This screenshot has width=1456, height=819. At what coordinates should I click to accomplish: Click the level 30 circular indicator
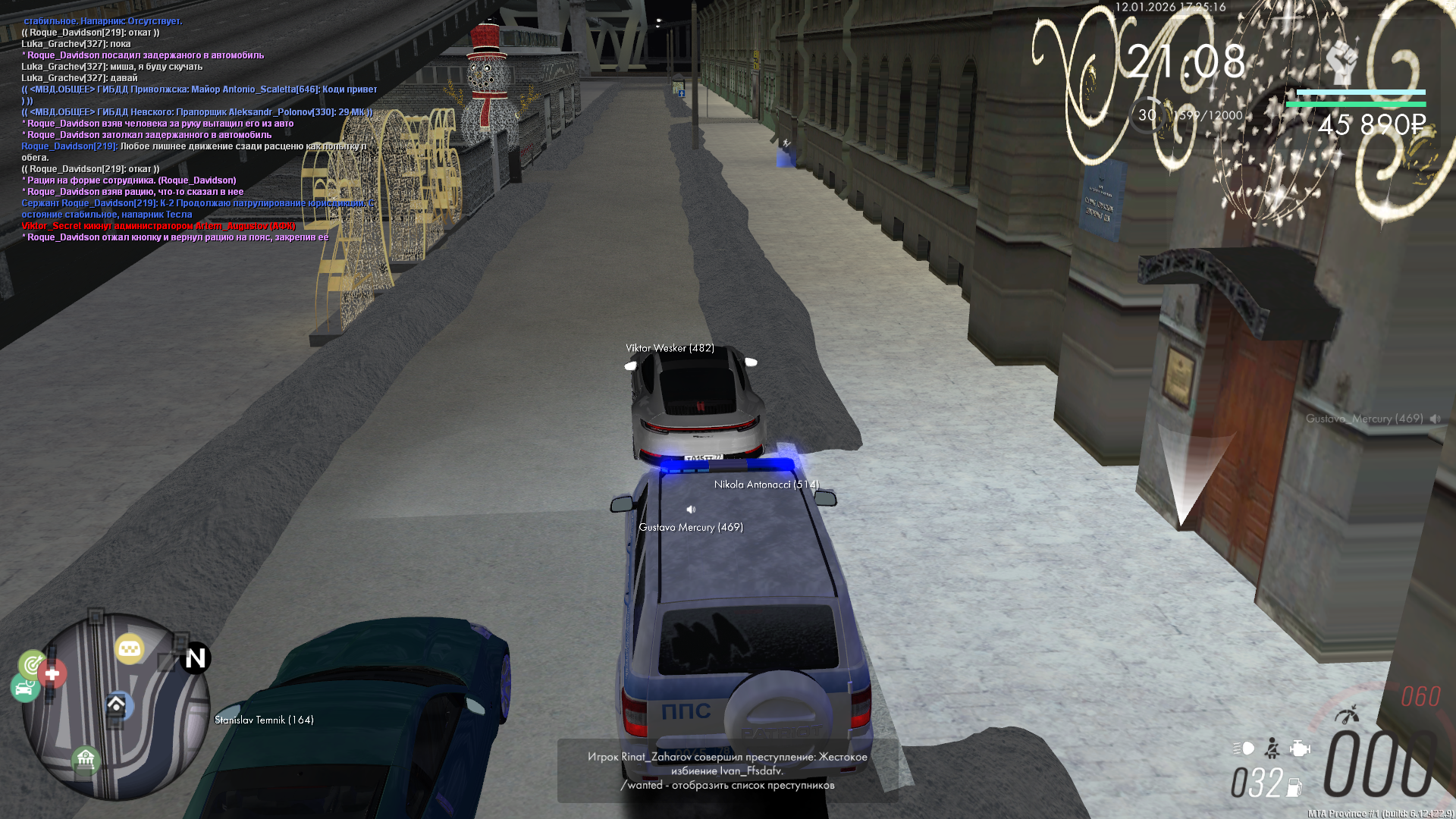pos(1147,115)
